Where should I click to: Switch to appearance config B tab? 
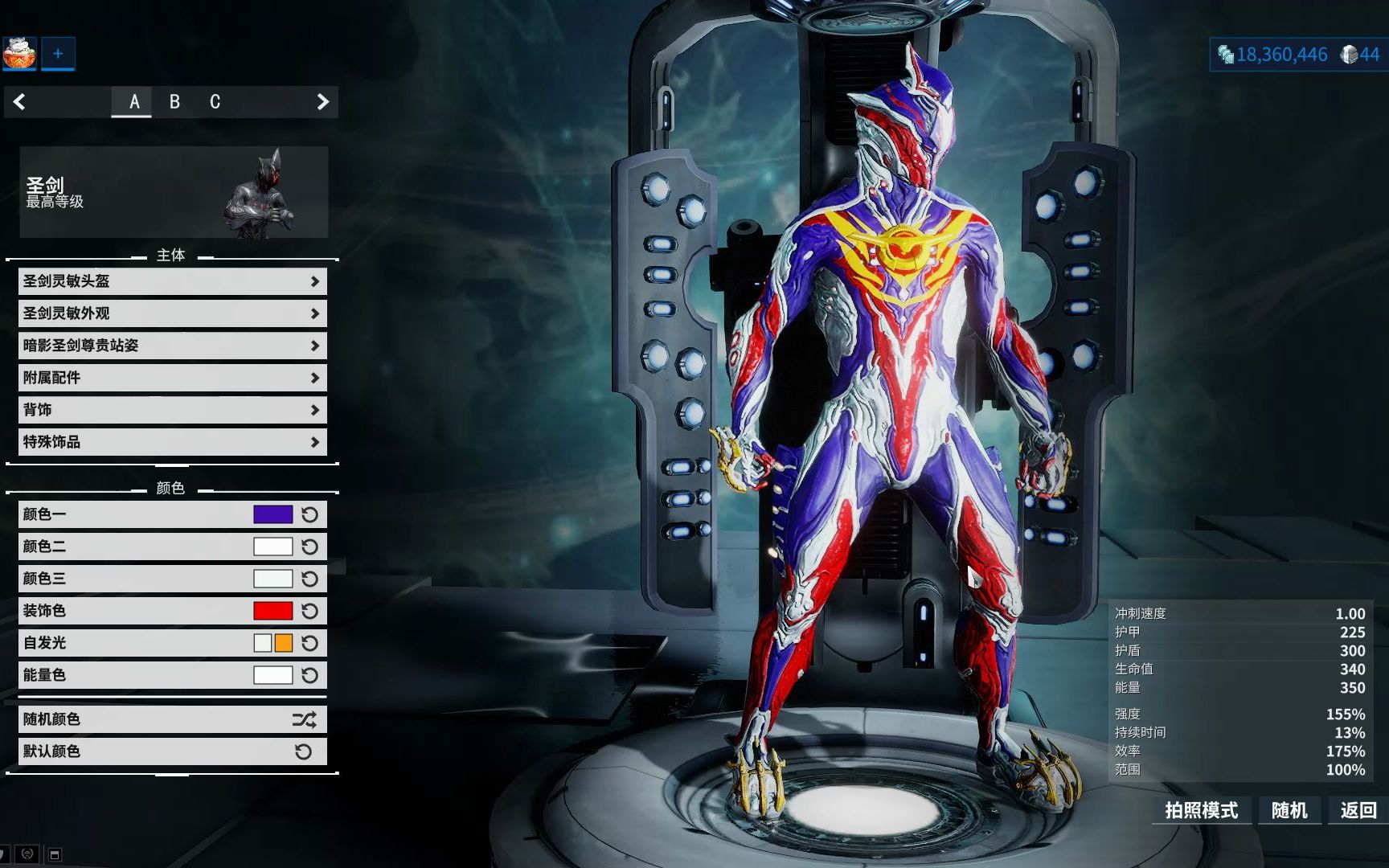(x=174, y=102)
